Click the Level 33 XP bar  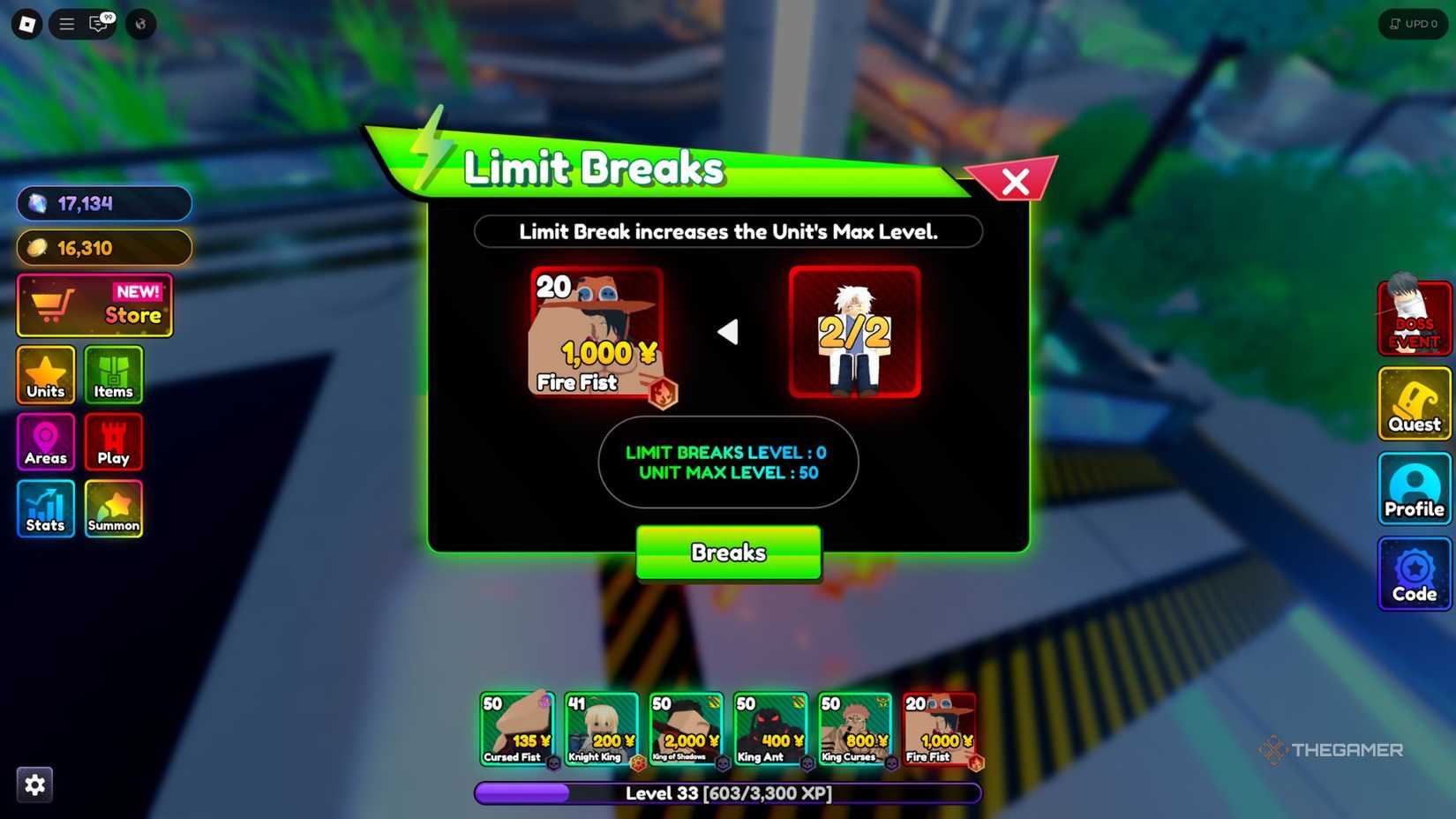727,793
